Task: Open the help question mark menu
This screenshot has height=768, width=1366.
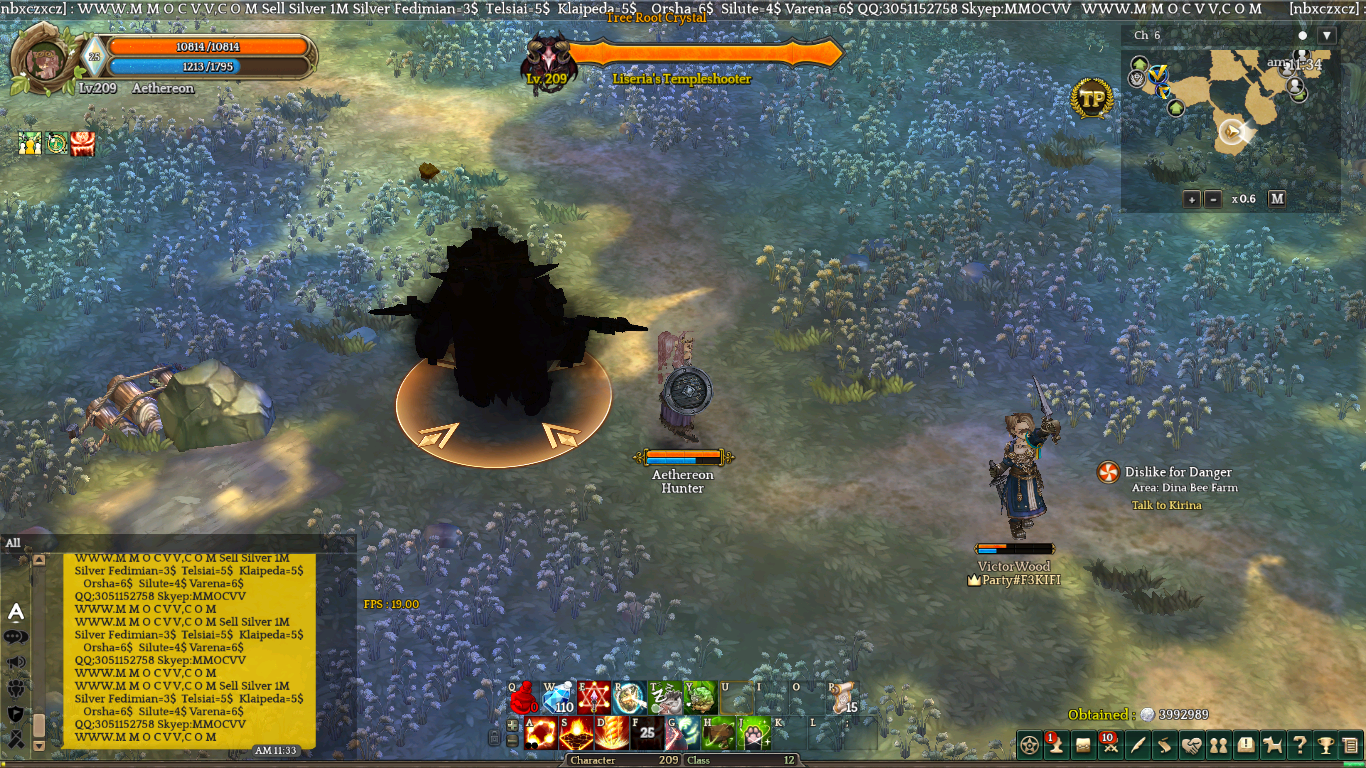Action: click(x=1299, y=745)
